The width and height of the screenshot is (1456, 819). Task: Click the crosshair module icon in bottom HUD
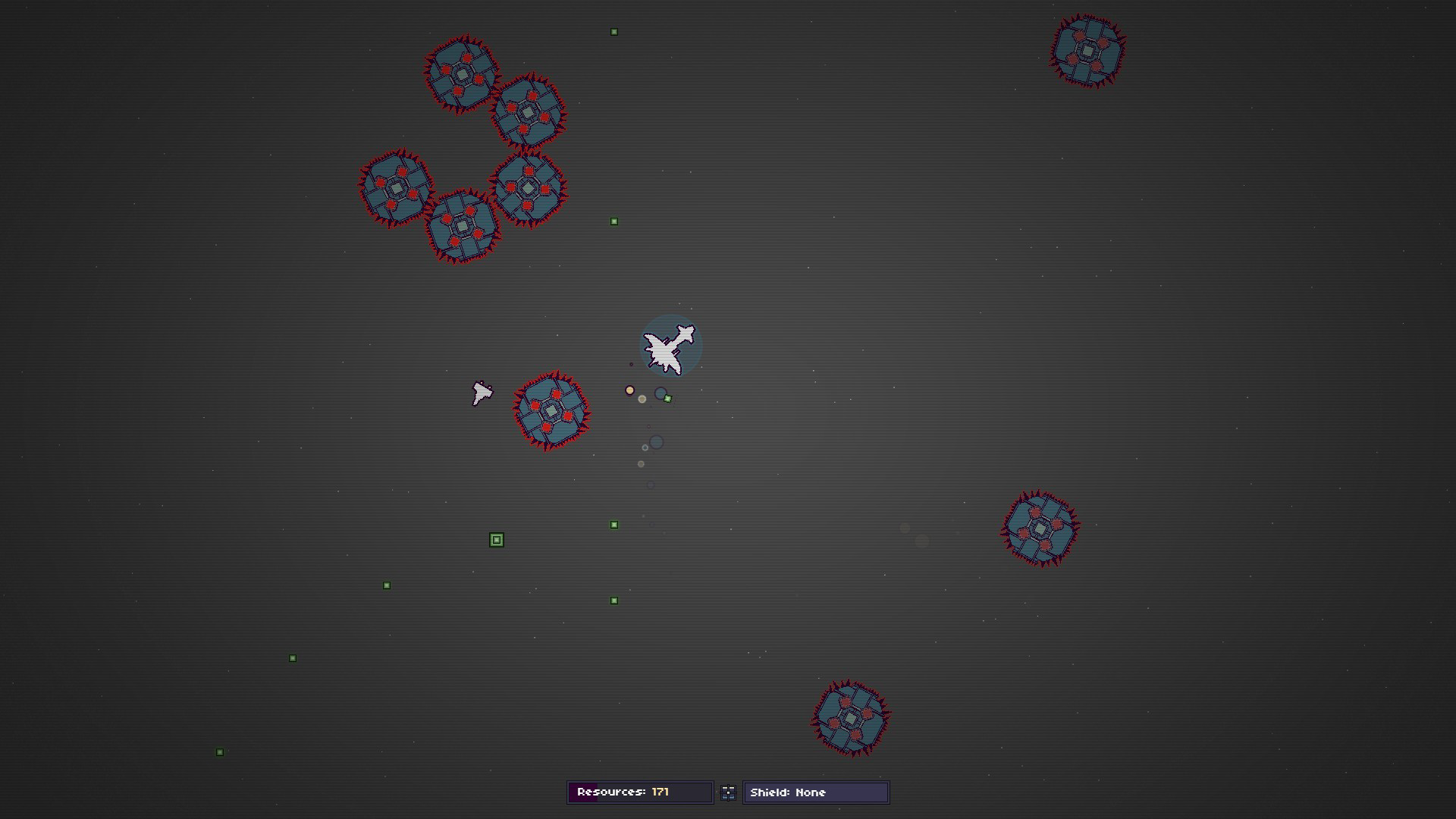click(728, 792)
